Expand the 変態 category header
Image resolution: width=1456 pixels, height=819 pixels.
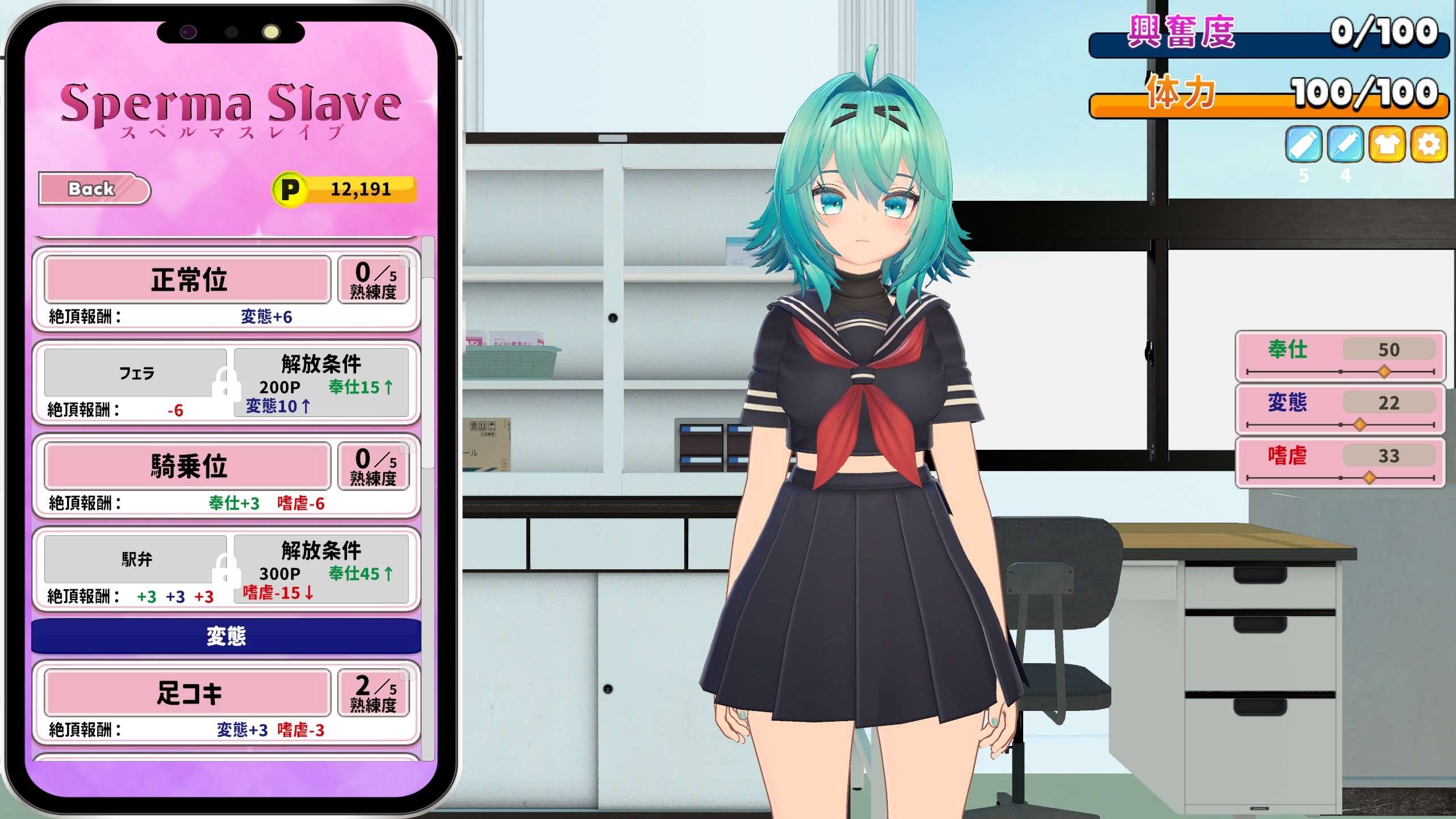tap(225, 638)
